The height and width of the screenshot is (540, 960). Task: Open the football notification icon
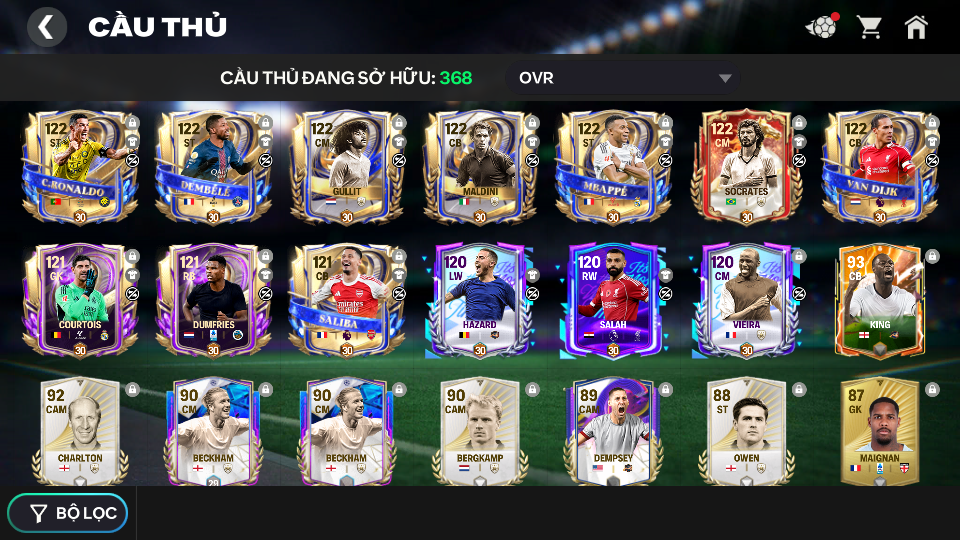coord(821,27)
